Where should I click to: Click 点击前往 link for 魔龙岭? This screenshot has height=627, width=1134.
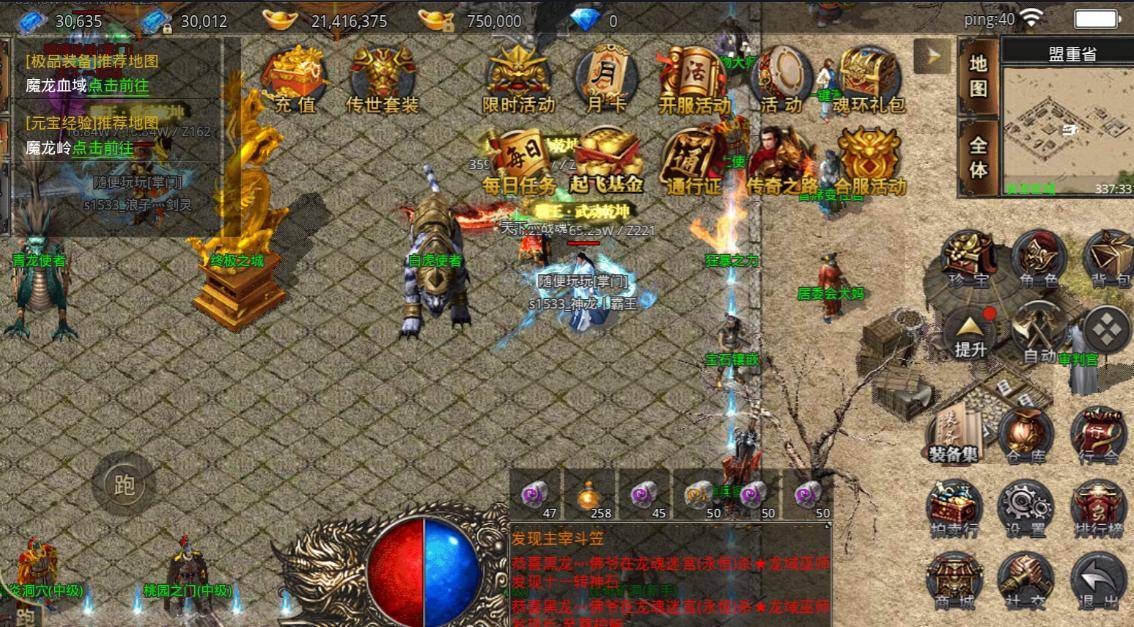click(x=102, y=148)
